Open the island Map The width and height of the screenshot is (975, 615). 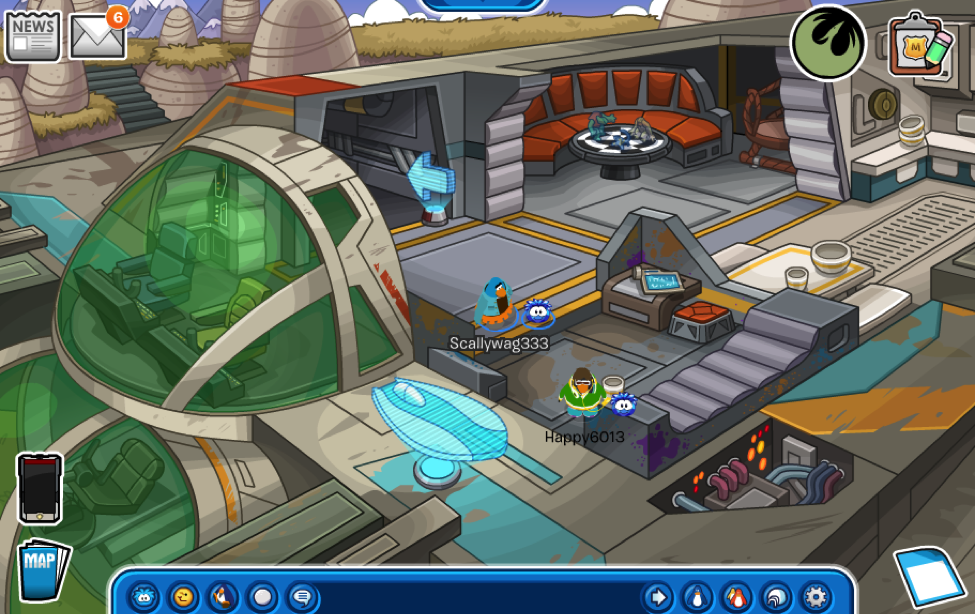click(43, 570)
